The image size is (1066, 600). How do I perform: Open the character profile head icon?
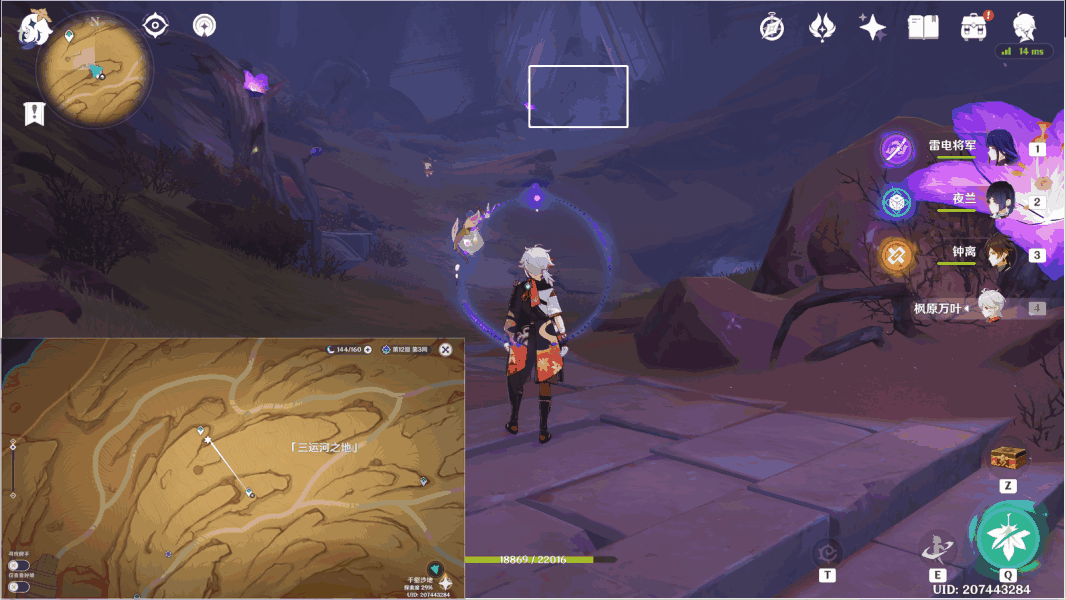[1024, 27]
